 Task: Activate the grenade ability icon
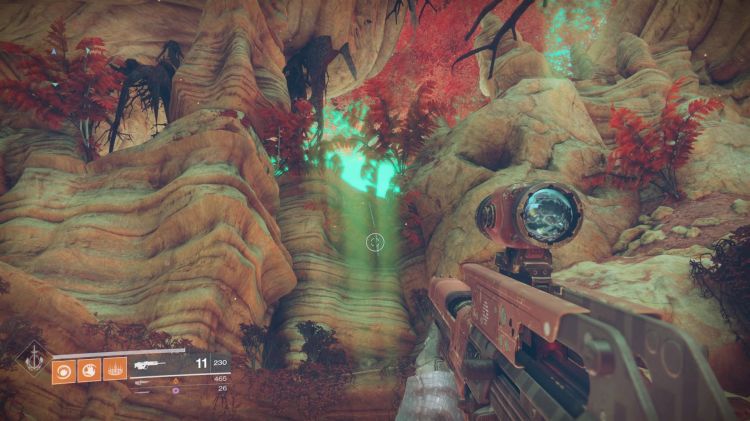coord(63,368)
